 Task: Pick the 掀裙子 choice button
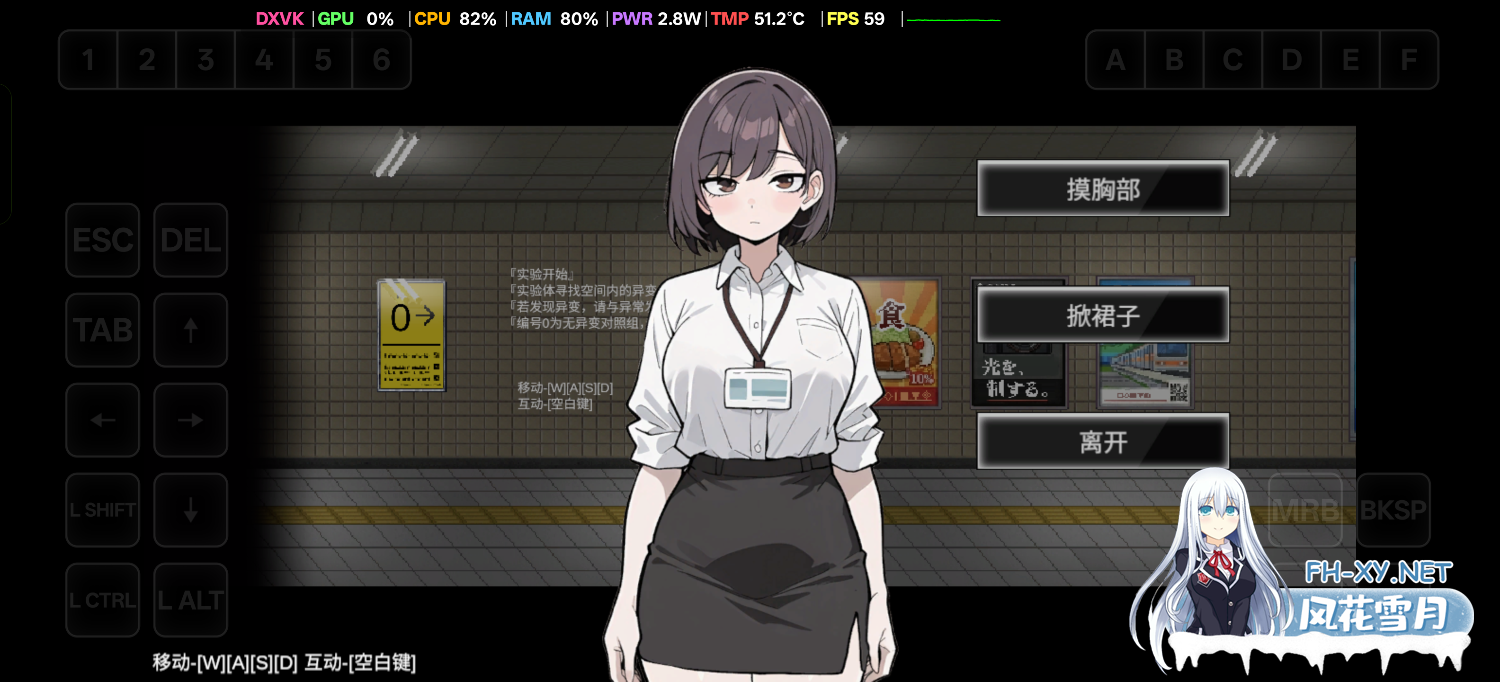(x=1102, y=316)
